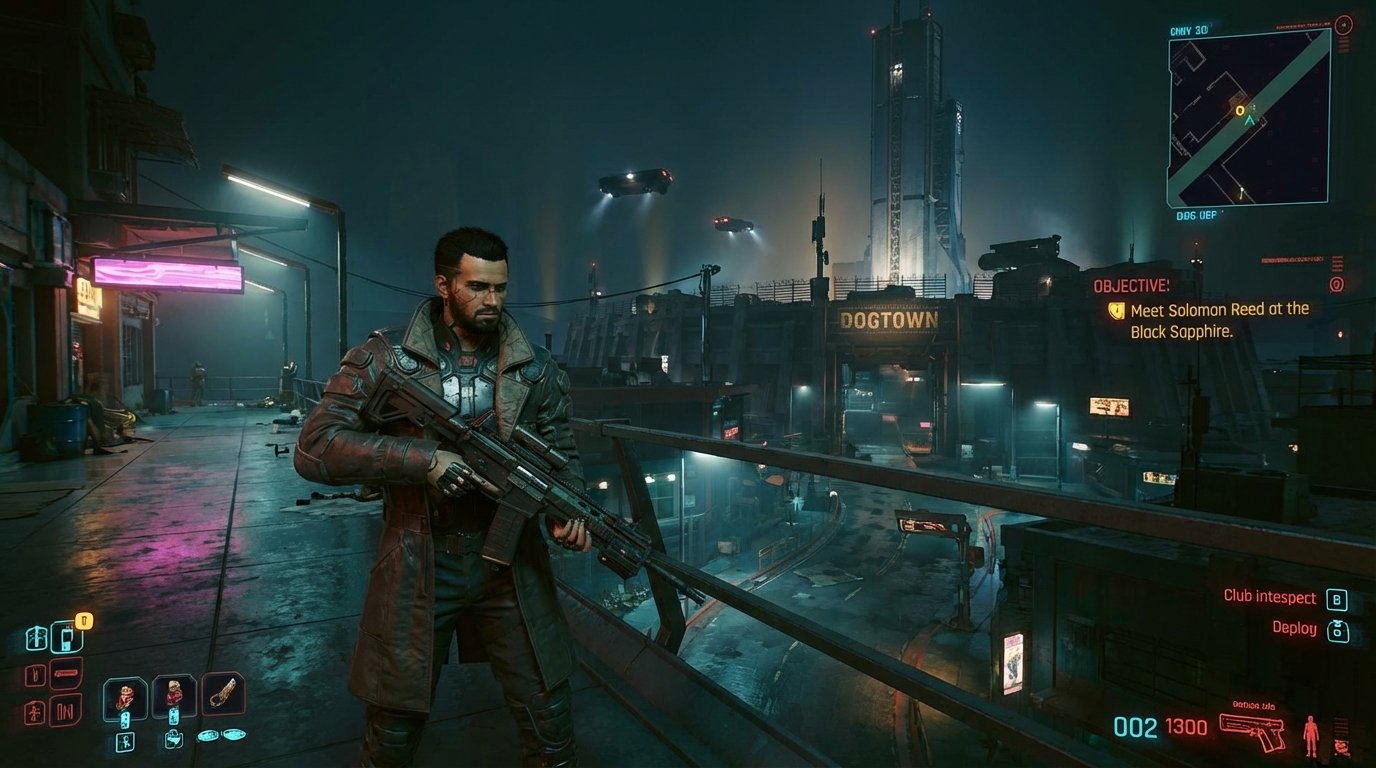Click the 1300 ammo reserve counter
1376x768 pixels.
pos(1185,726)
